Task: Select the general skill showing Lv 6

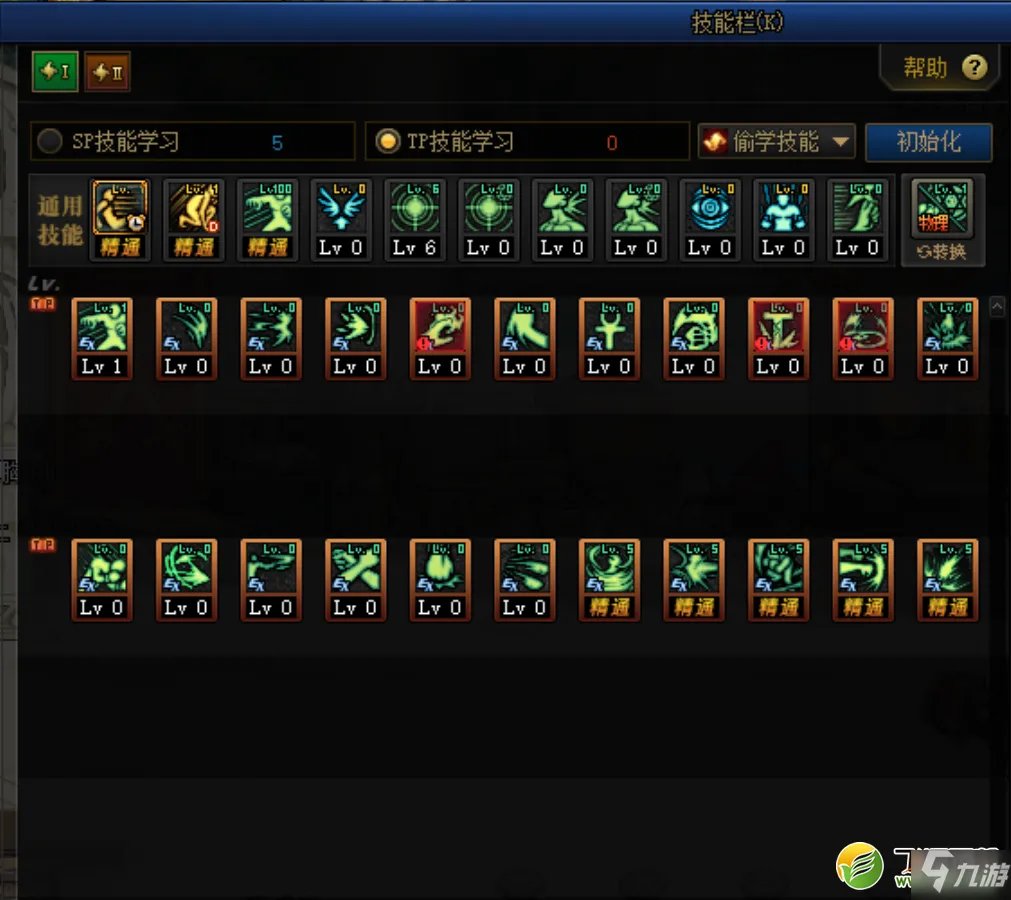Action: coord(415,220)
